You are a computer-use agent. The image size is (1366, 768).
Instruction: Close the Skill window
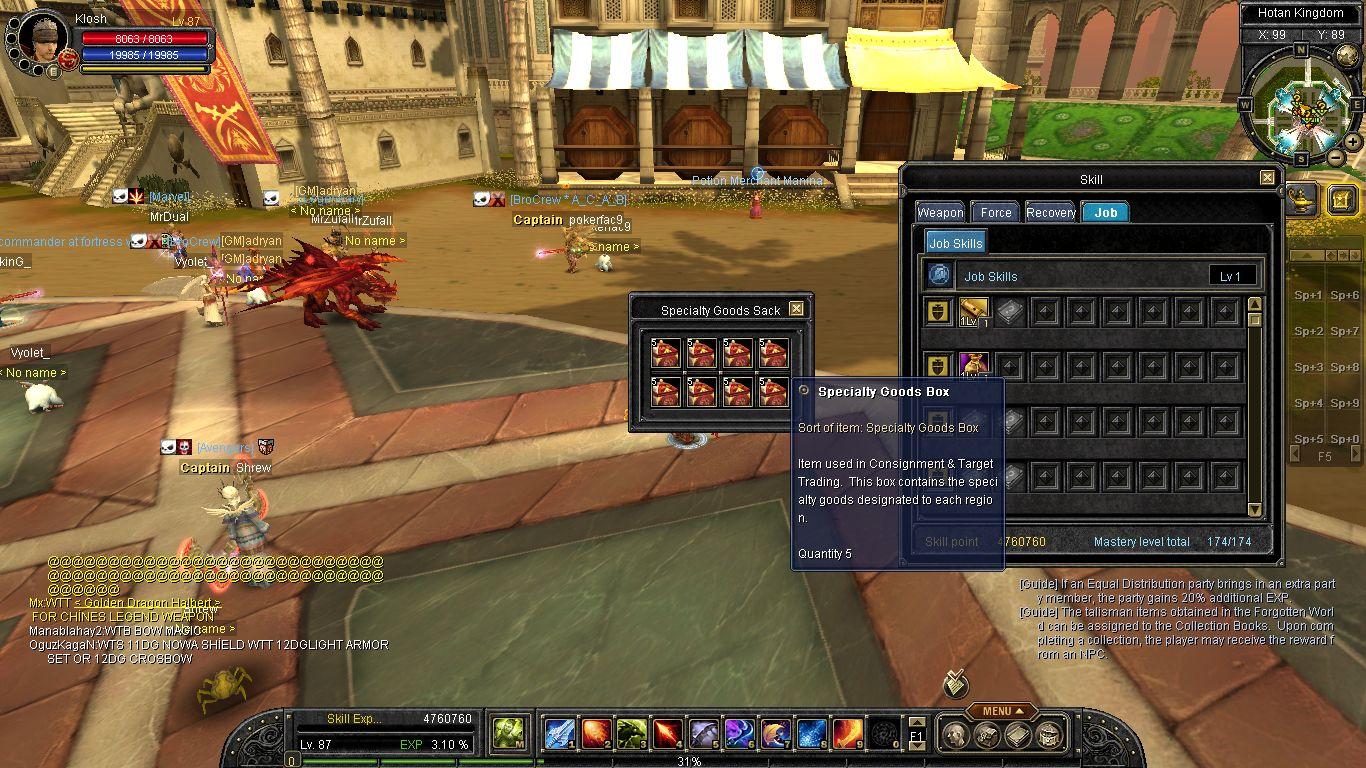coord(1267,178)
